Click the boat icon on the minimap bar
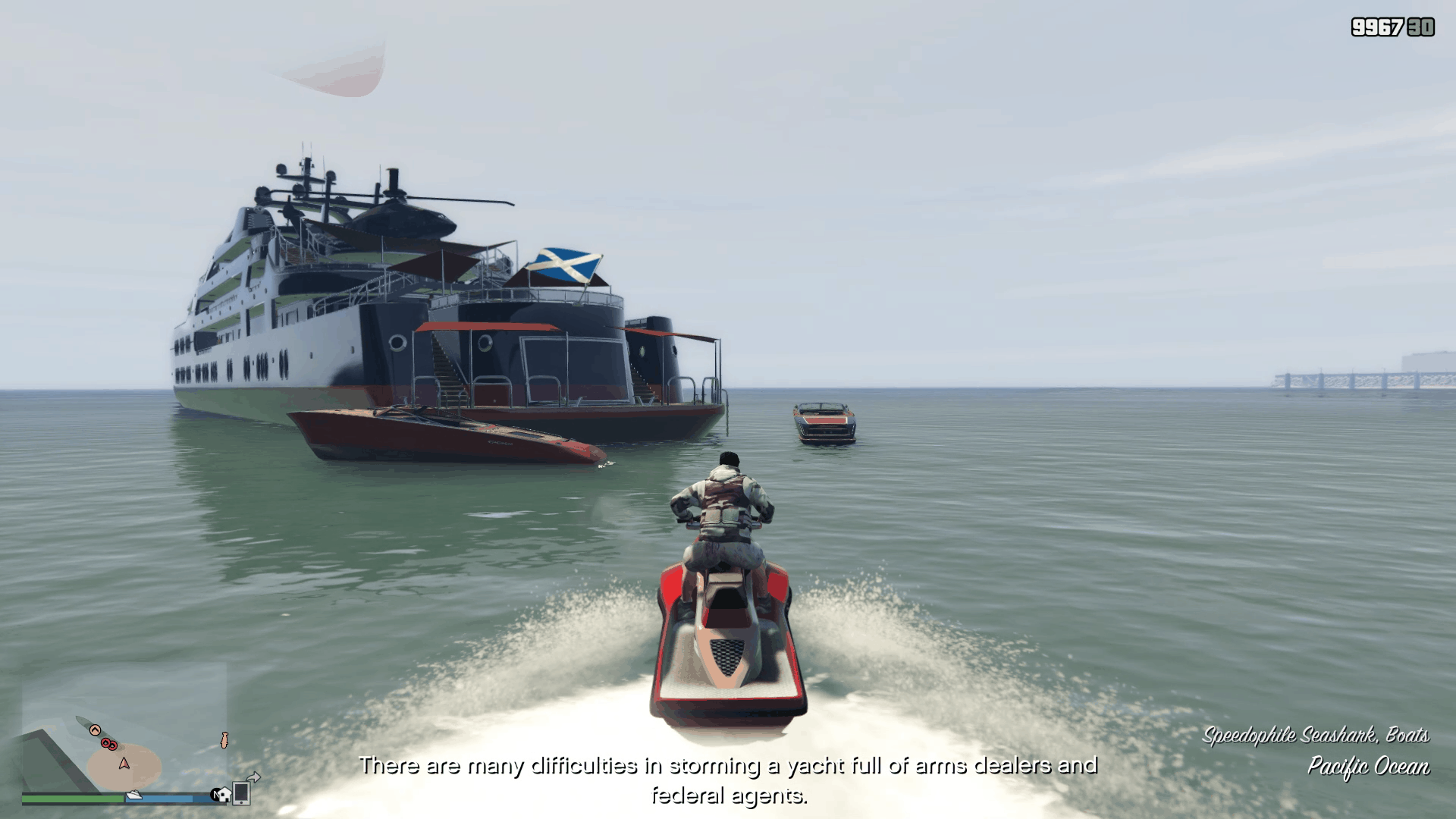Viewport: 1456px width, 819px height. click(x=134, y=795)
